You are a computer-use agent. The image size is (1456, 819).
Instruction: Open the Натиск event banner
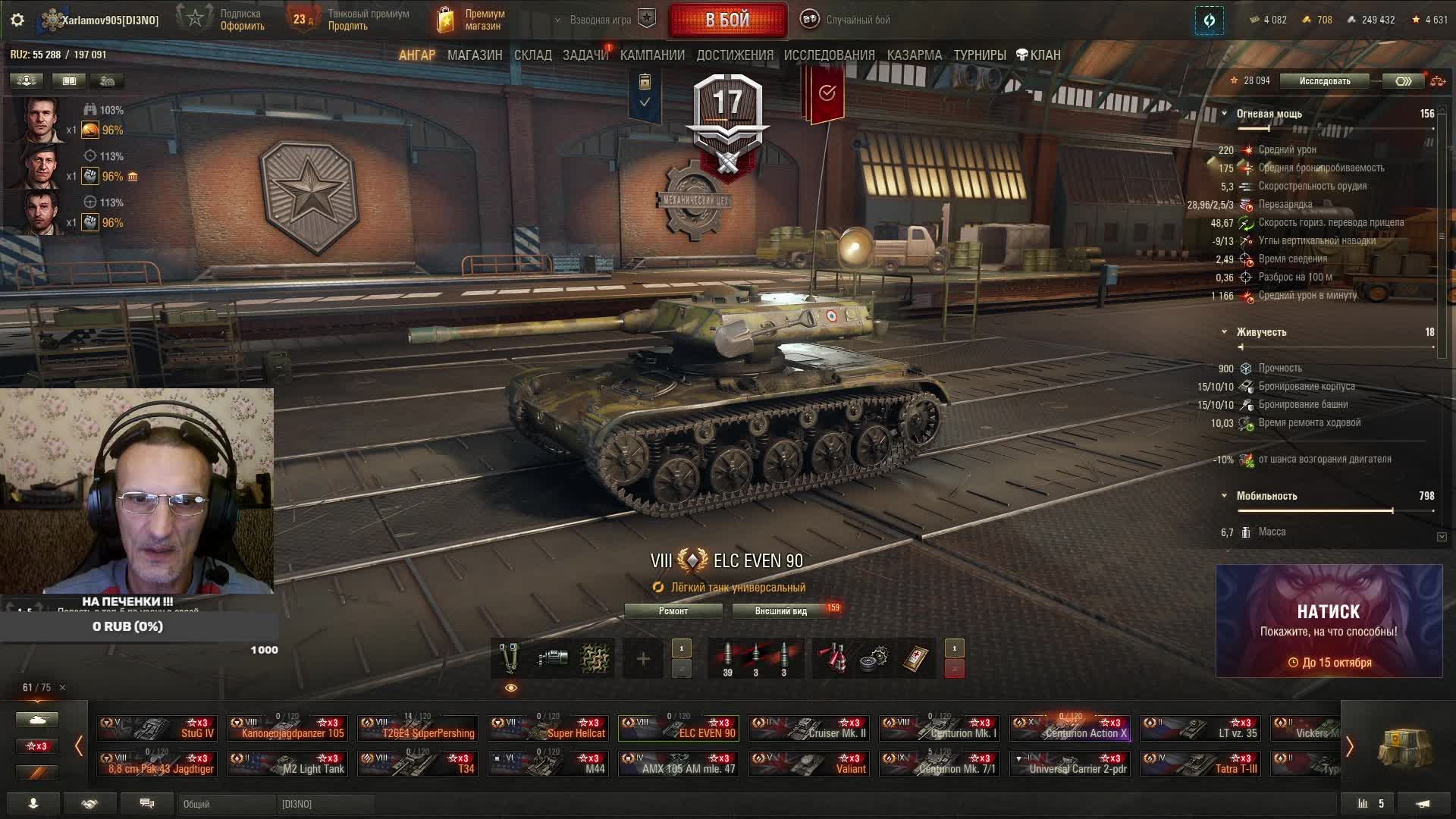(x=1329, y=621)
